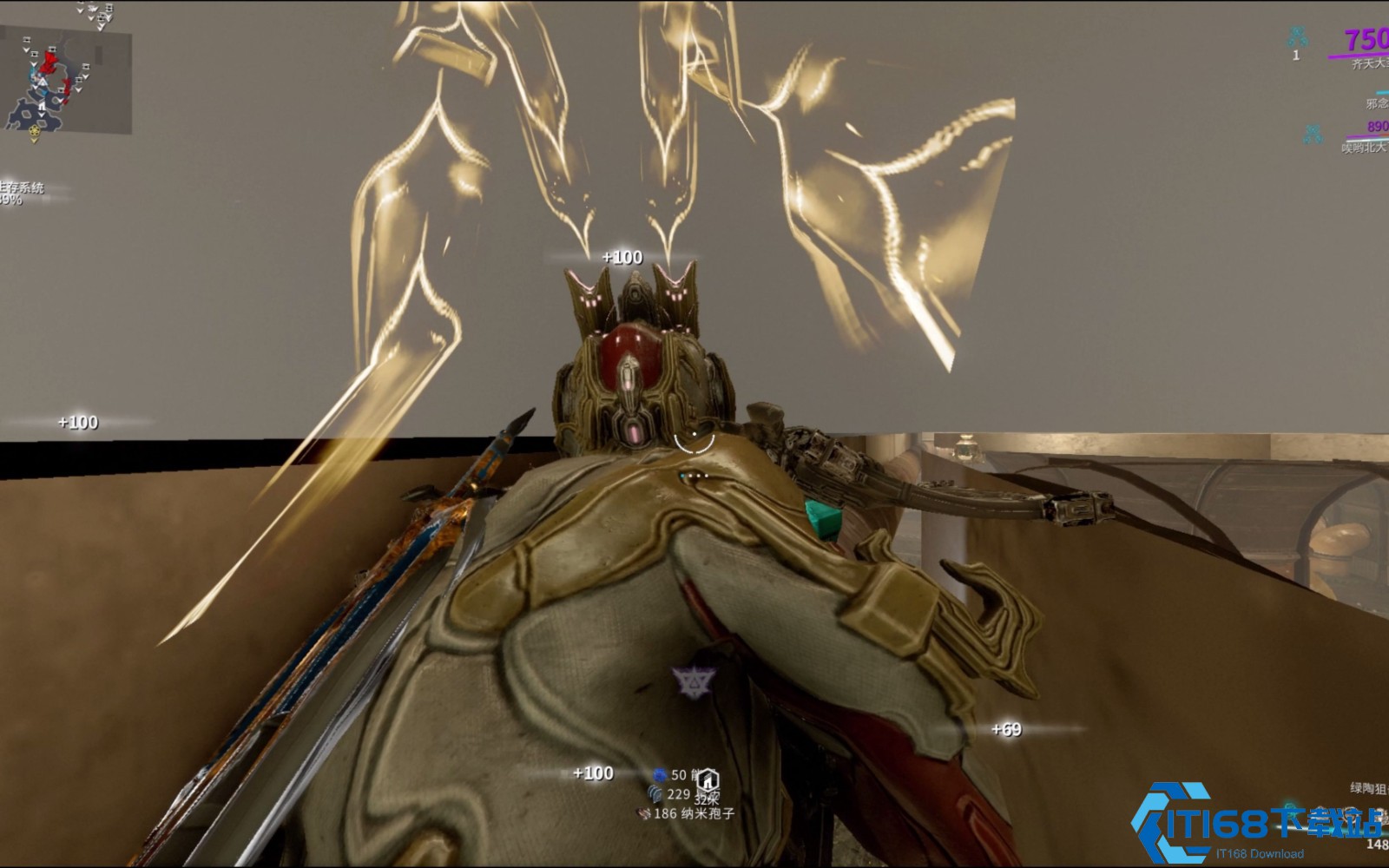
Task: Select the squad icon beside 唉哟北大
Action: click(x=1313, y=135)
